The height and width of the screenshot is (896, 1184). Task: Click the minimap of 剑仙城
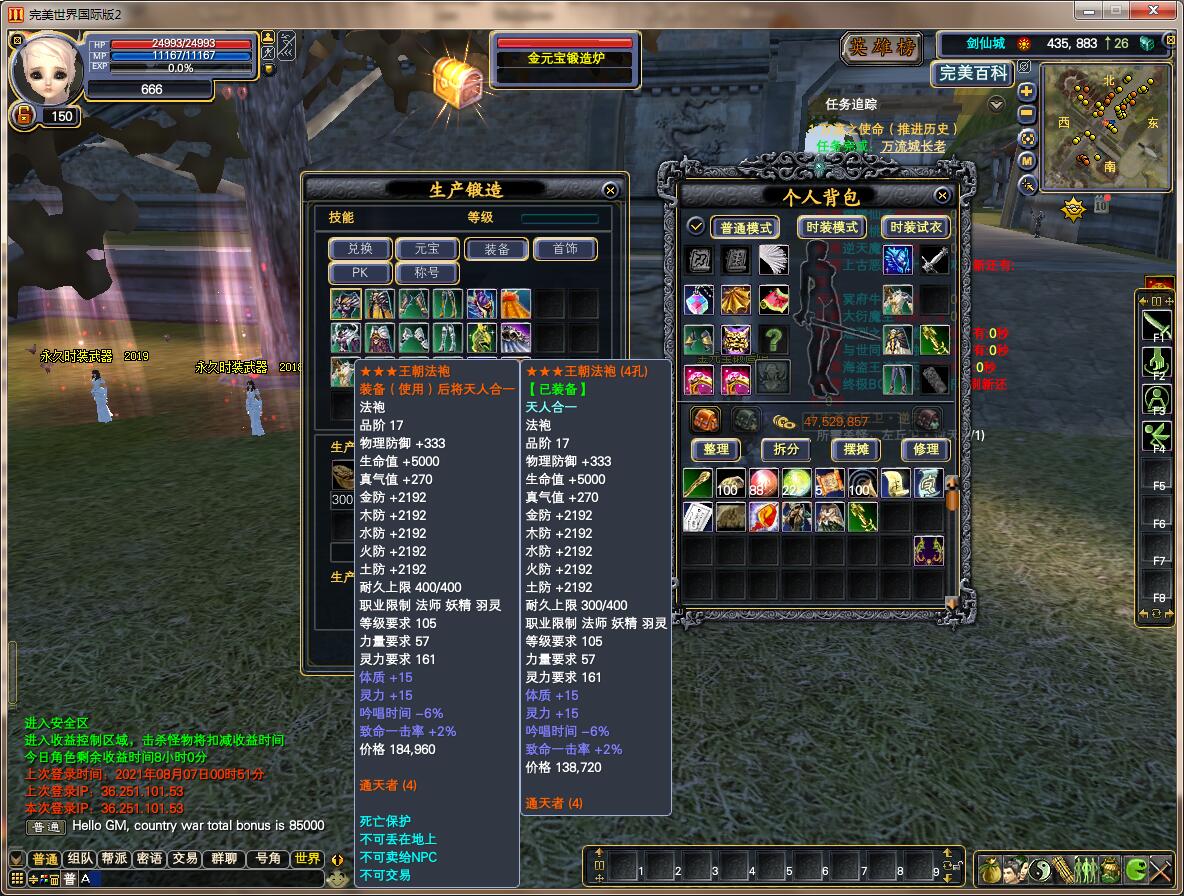[x=1106, y=127]
